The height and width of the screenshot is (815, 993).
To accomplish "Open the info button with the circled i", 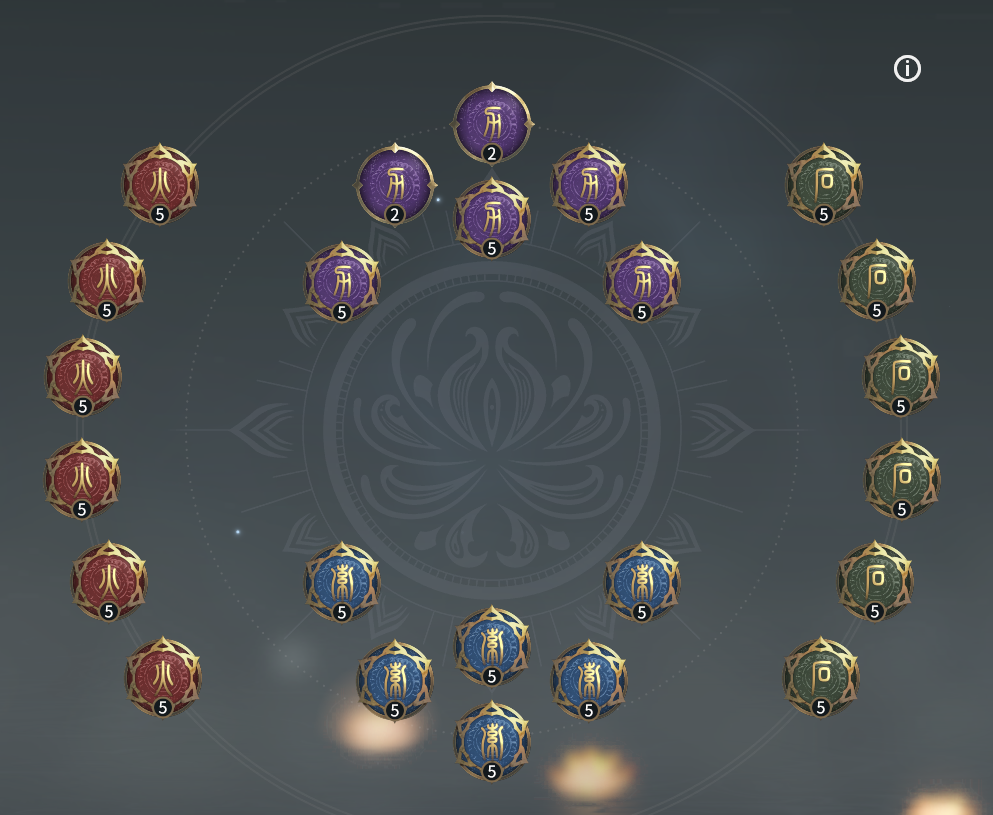I will pyautogui.click(x=907, y=69).
